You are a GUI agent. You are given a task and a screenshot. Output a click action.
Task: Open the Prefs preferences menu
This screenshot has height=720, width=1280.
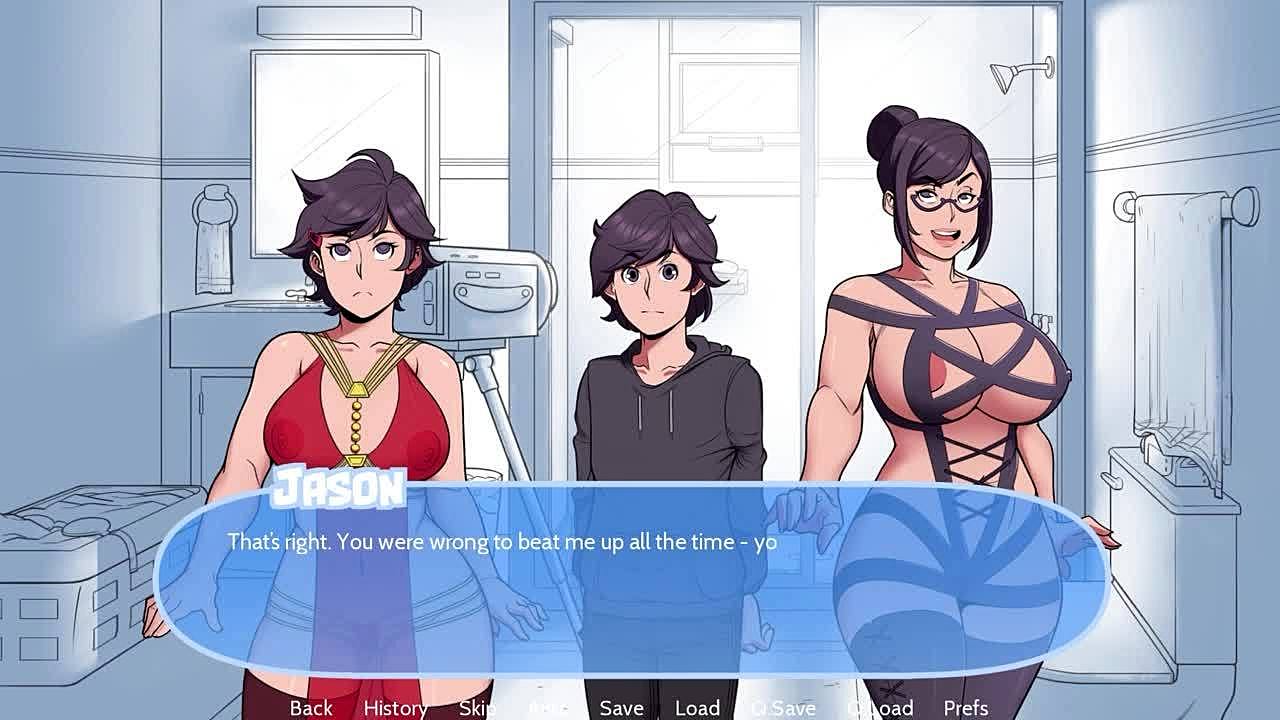tap(966, 708)
